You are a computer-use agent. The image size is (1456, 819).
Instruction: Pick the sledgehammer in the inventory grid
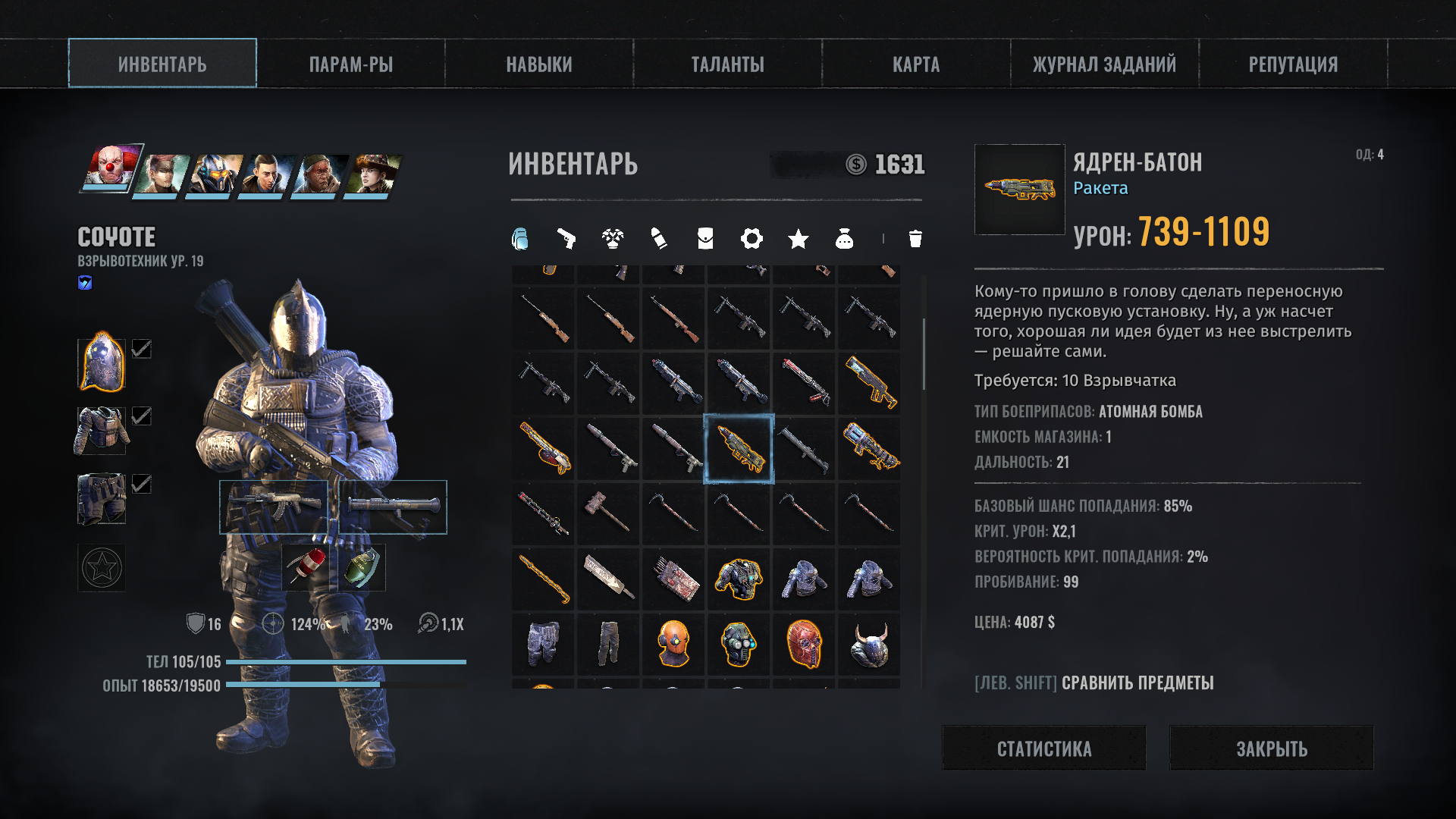click(x=609, y=513)
